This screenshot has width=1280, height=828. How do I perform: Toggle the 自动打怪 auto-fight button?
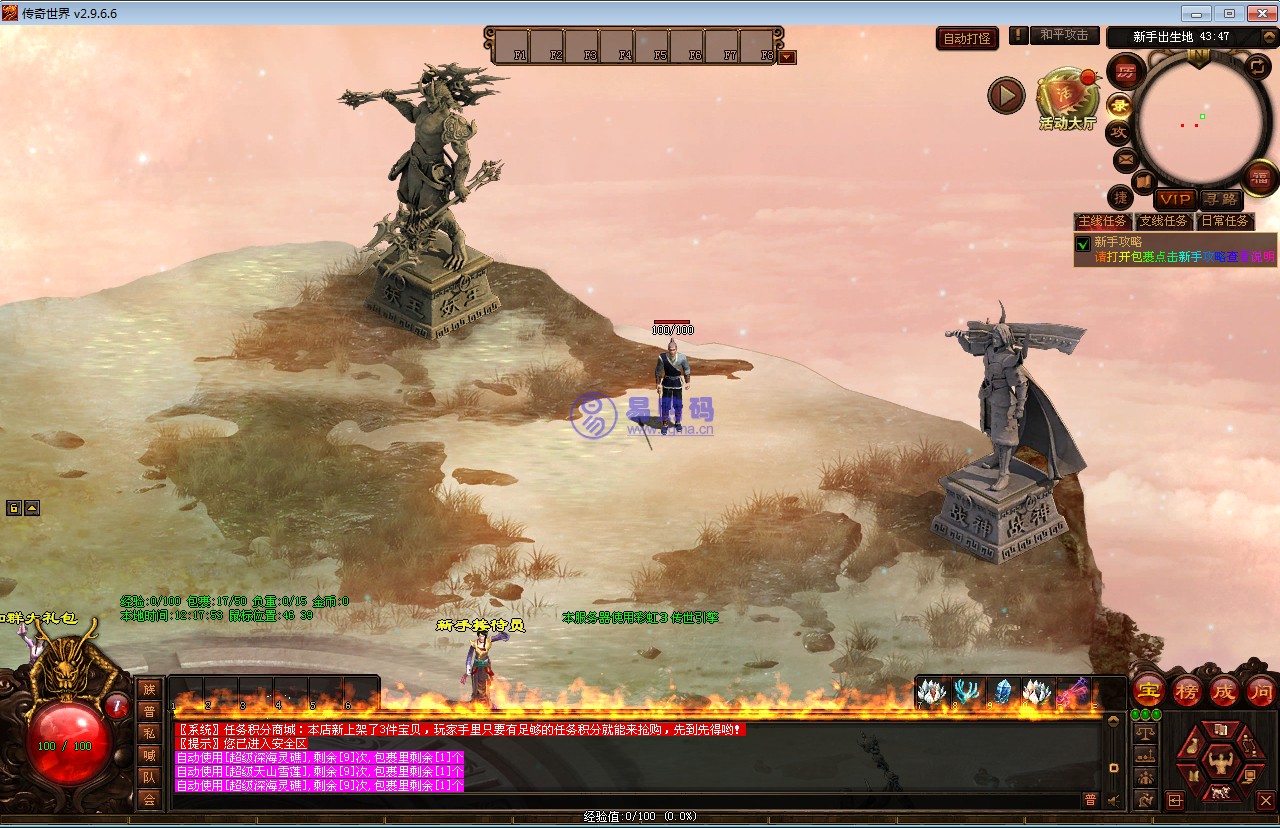967,39
